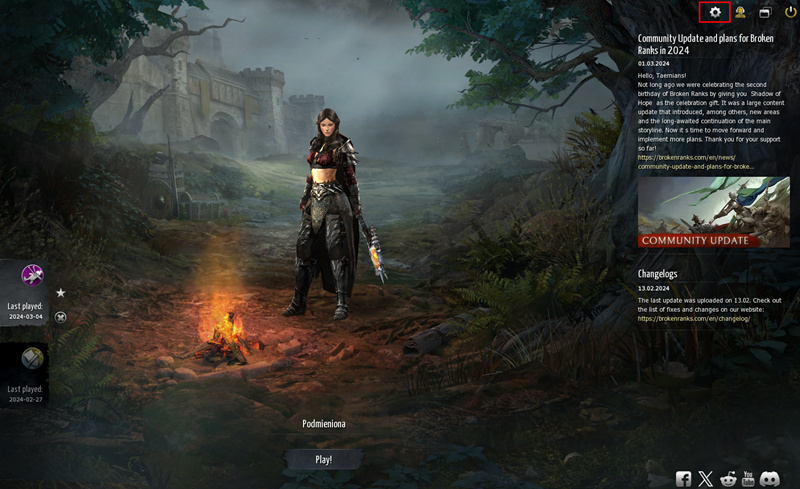Mark this character as favorite with the star
This screenshot has width=800, height=489.
[61, 293]
